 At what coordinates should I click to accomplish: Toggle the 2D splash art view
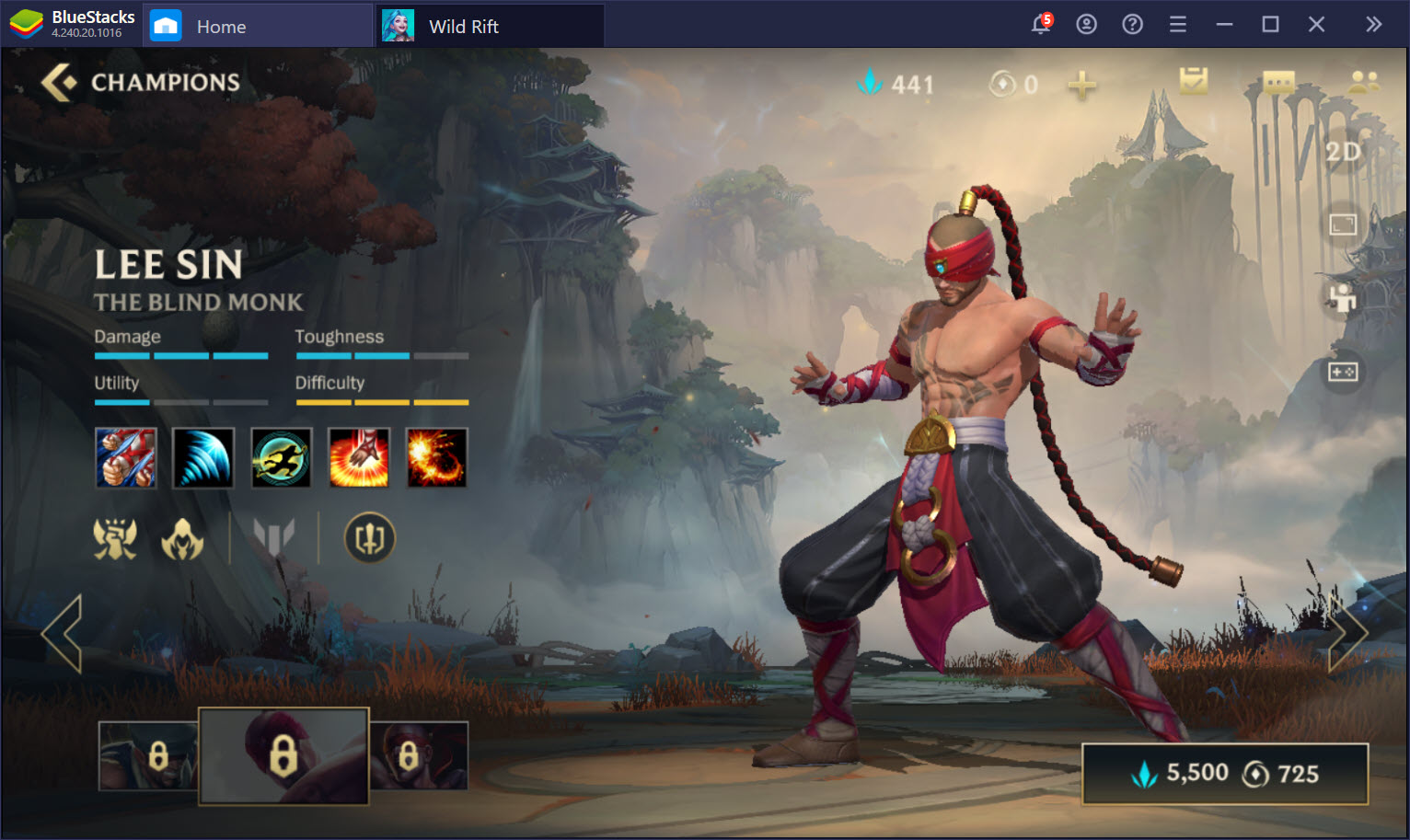[x=1343, y=152]
